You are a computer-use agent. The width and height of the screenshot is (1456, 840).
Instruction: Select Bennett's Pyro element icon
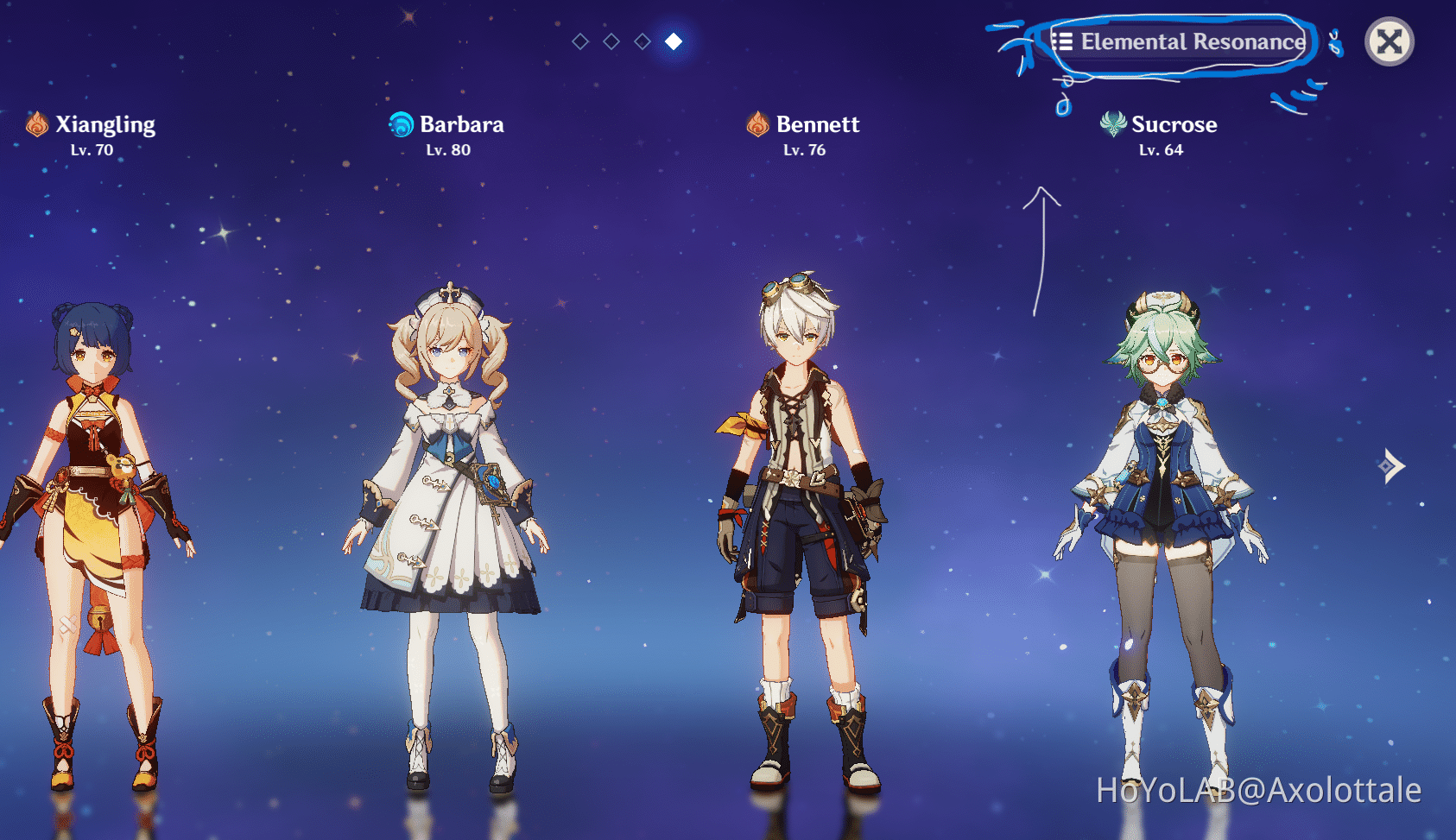point(756,124)
